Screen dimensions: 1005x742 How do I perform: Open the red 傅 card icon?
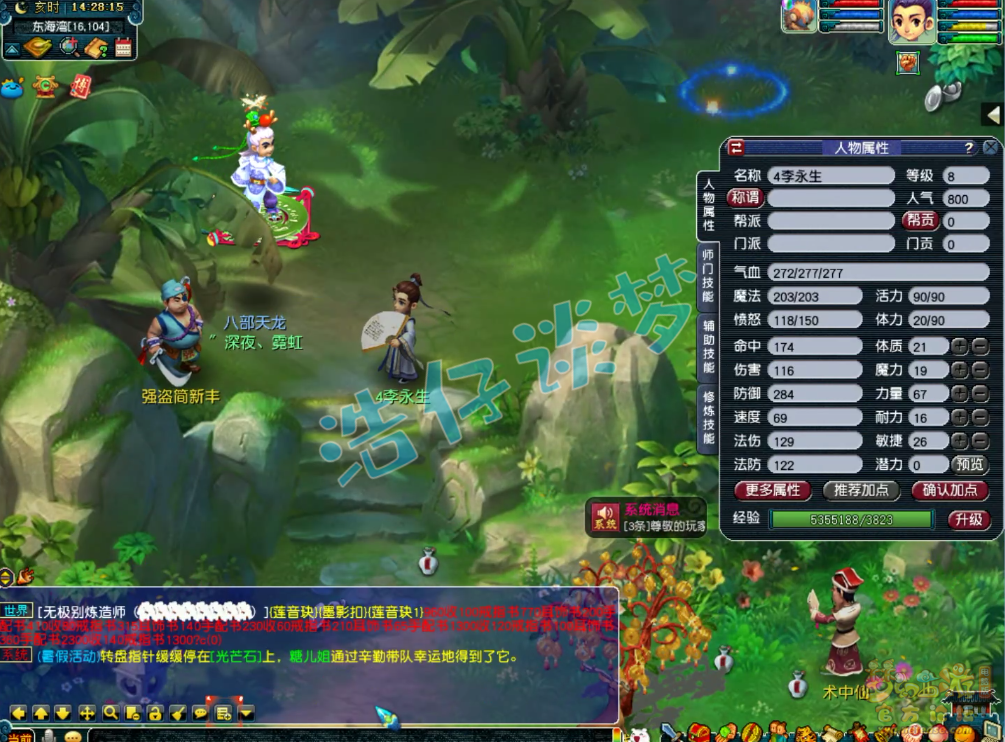(81, 87)
